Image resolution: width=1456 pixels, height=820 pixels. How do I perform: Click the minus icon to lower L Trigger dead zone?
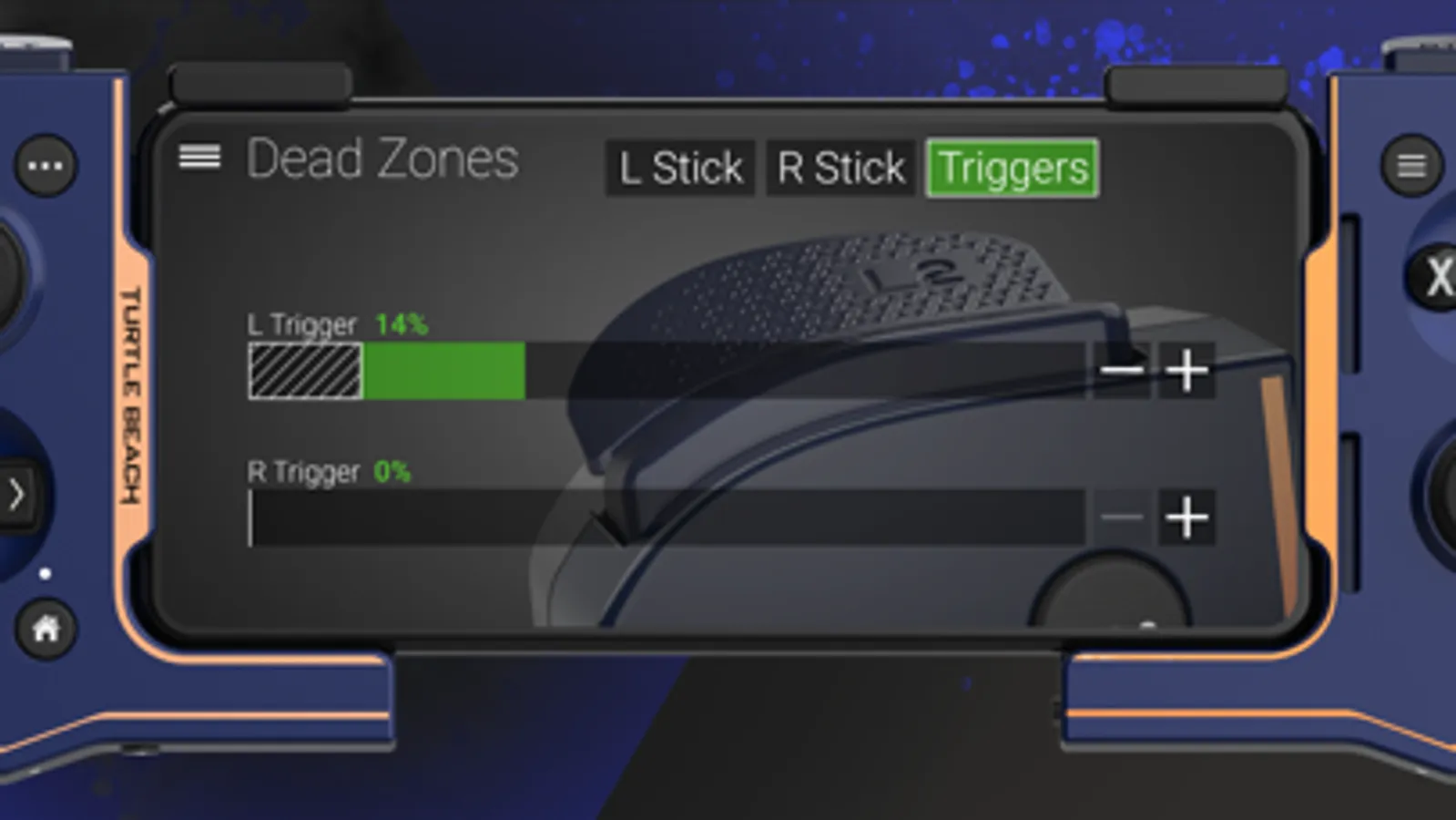1123,370
